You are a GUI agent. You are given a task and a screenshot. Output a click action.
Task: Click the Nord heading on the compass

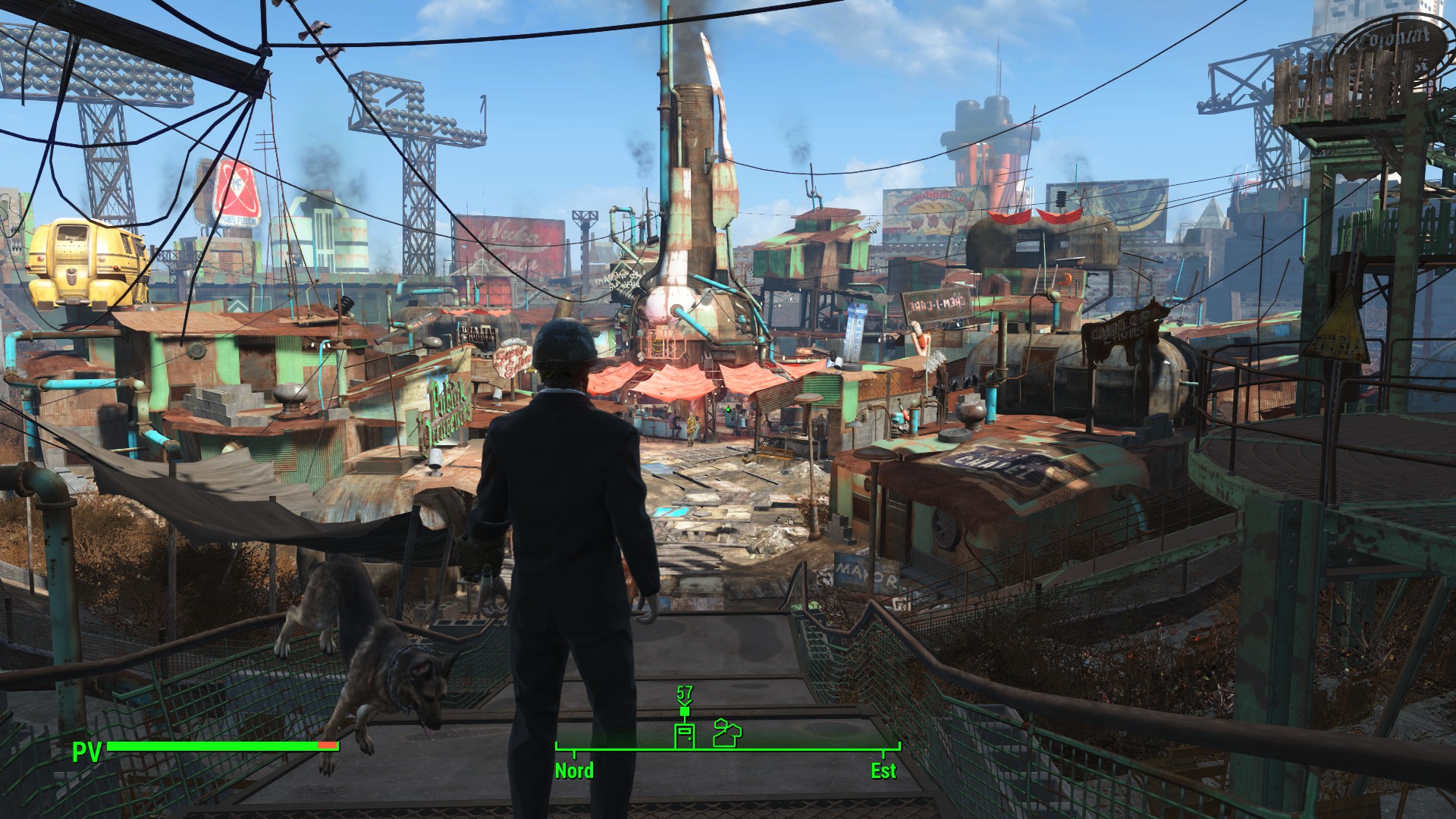[574, 770]
